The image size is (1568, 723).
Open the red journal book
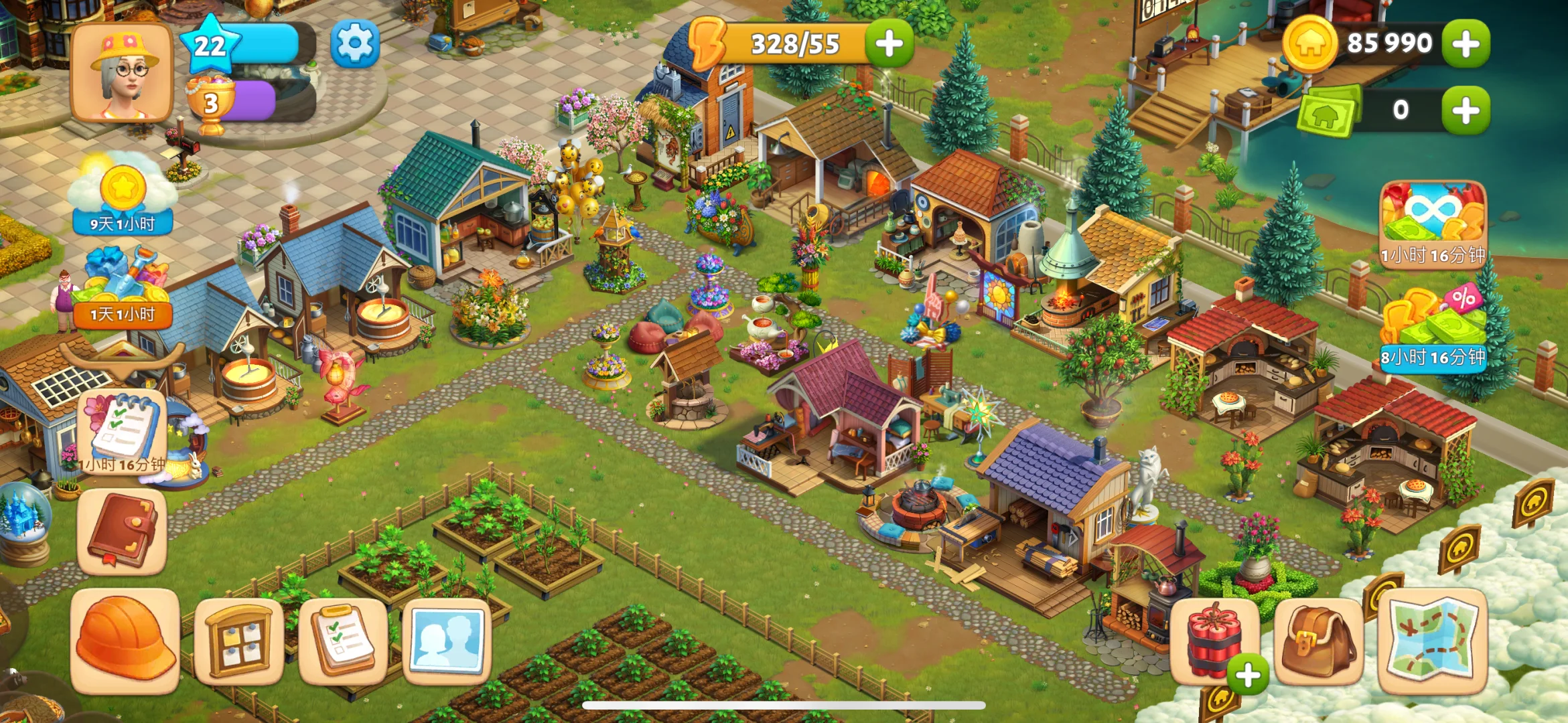[x=123, y=532]
